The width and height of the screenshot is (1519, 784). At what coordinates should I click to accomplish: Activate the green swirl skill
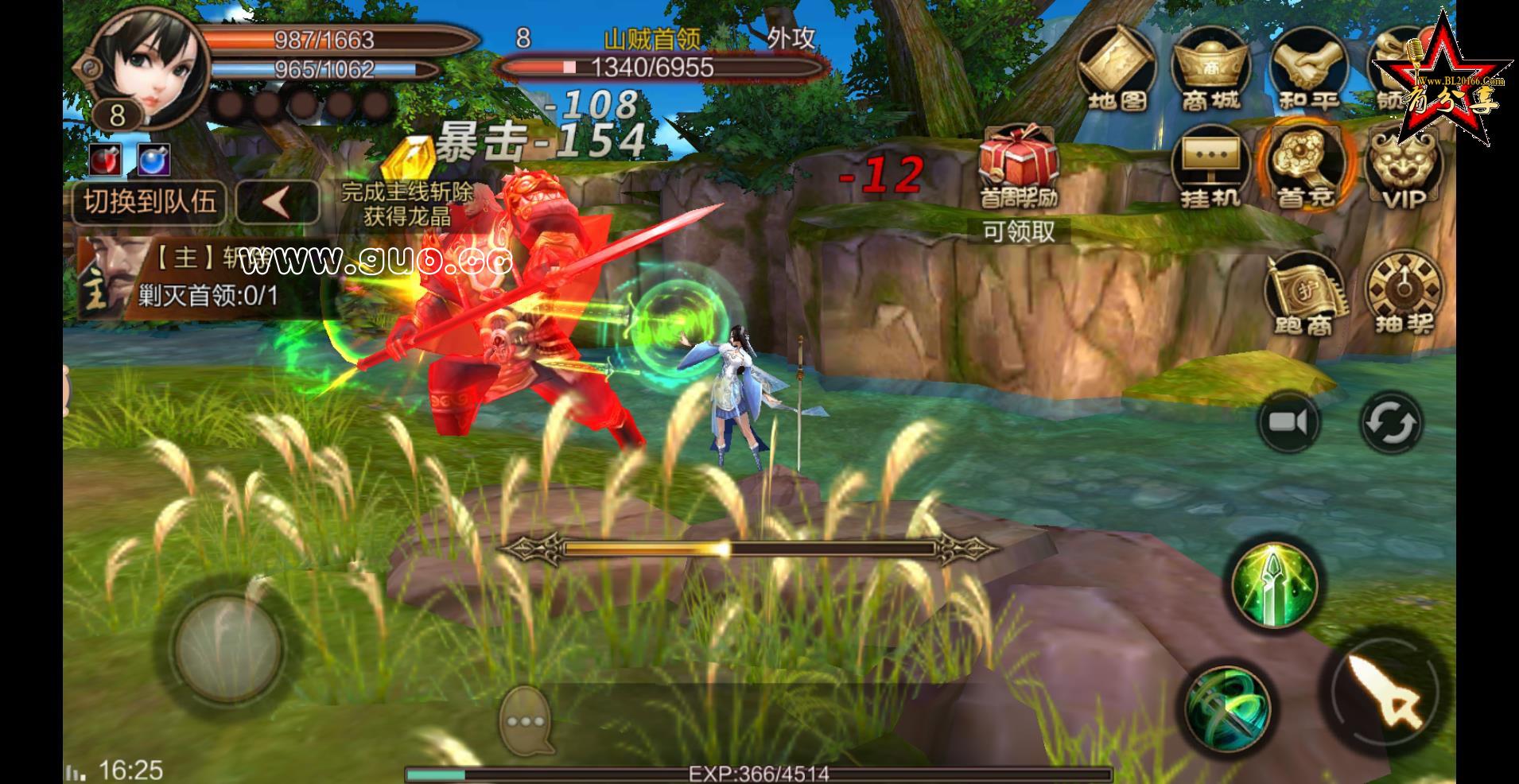pos(1227,708)
